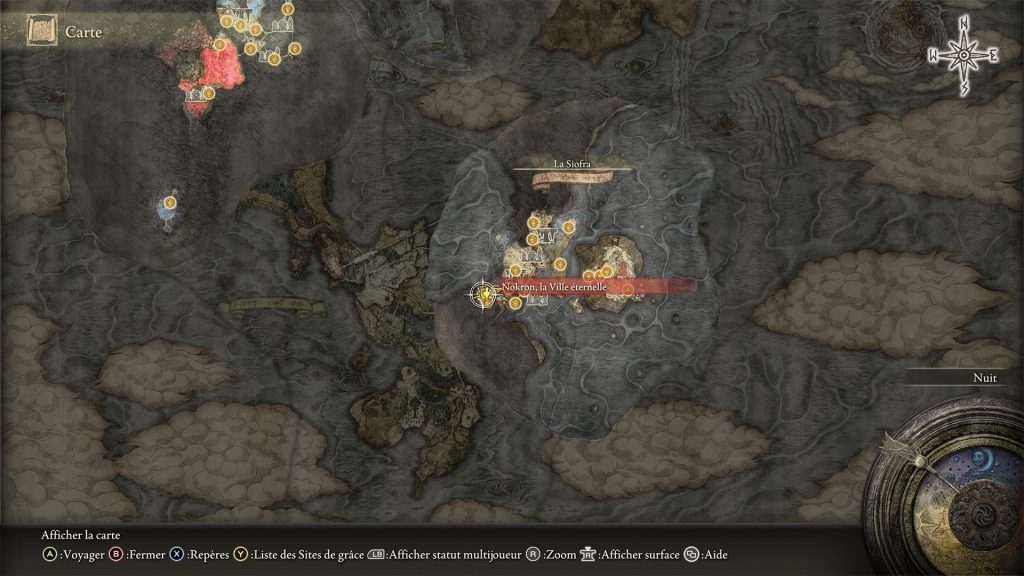1024x576 pixels.
Task: Click the Carte scroll icon in the header
Action: click(41, 33)
